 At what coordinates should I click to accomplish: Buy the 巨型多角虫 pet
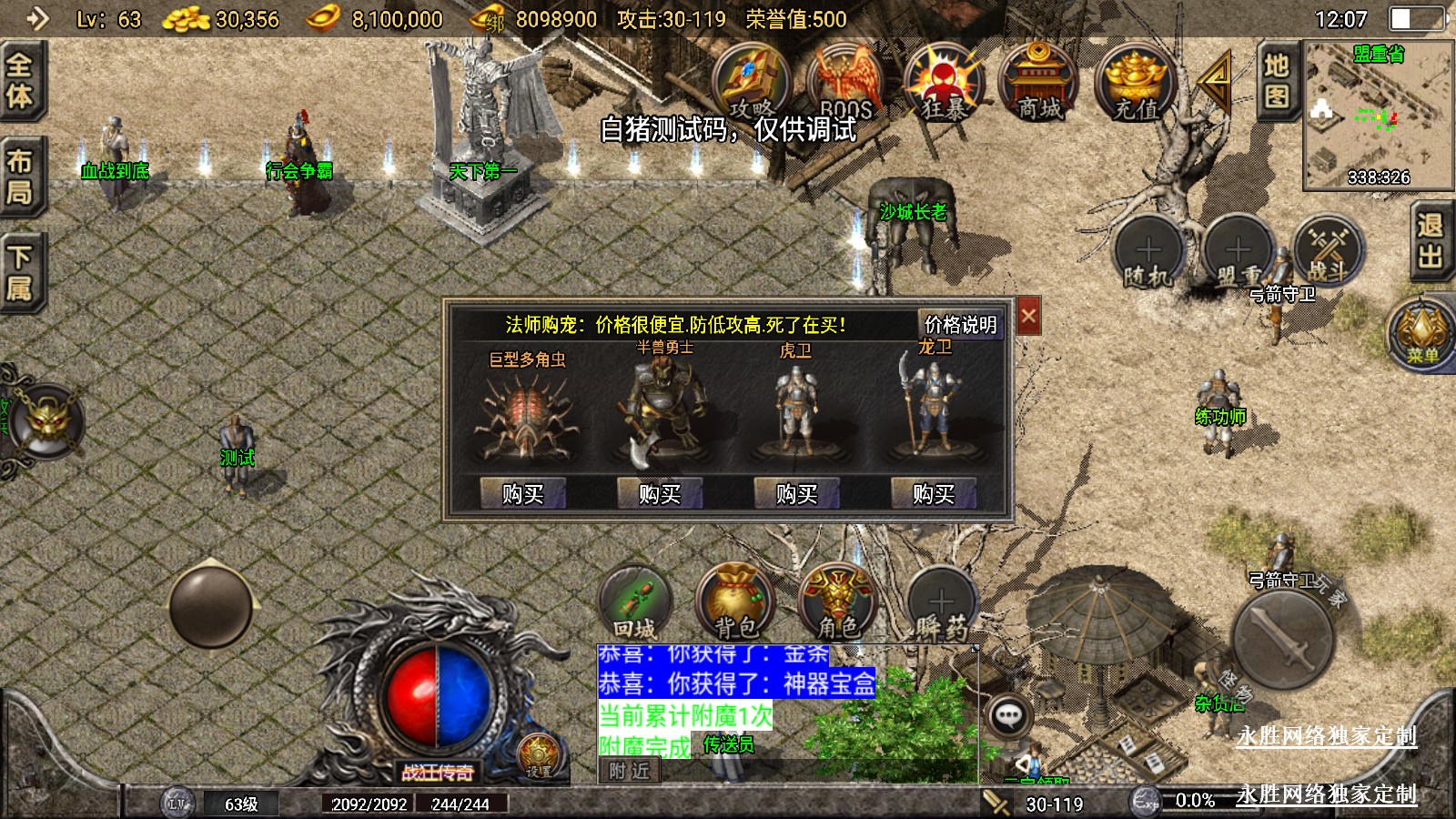[523, 493]
